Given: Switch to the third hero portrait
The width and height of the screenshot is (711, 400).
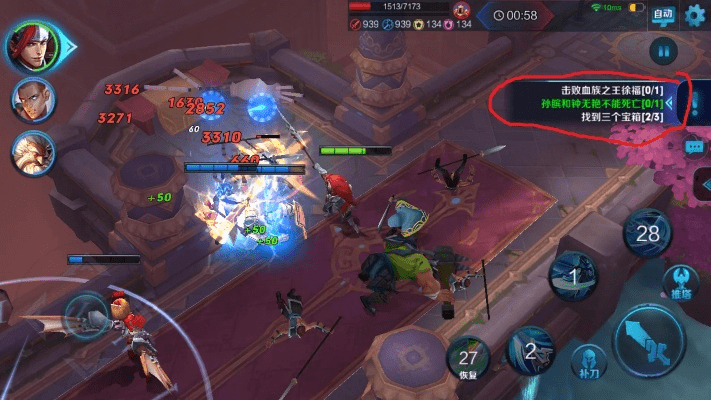Looking at the screenshot, I should (33, 153).
